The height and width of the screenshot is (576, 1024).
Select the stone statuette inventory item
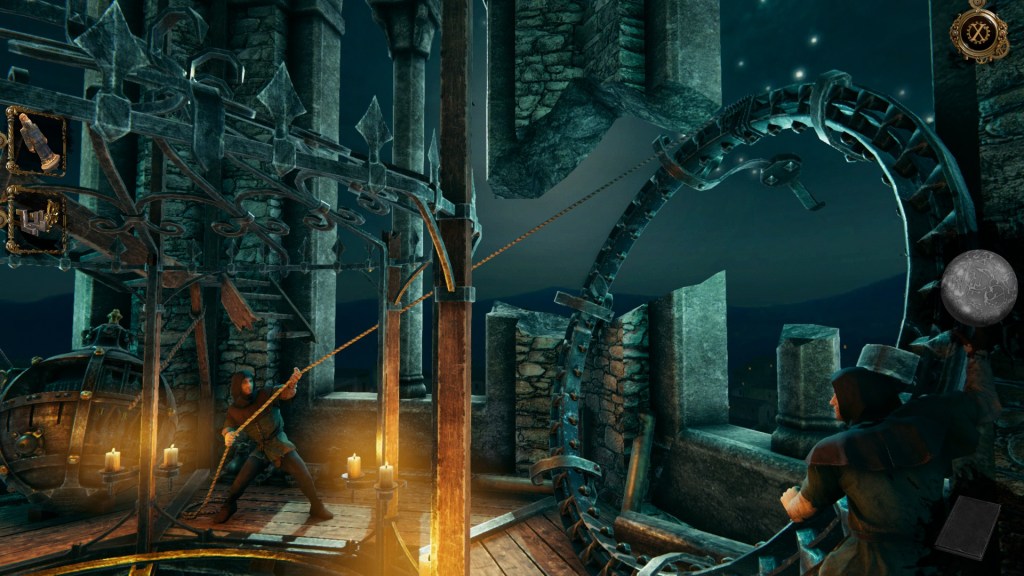(x=37, y=141)
